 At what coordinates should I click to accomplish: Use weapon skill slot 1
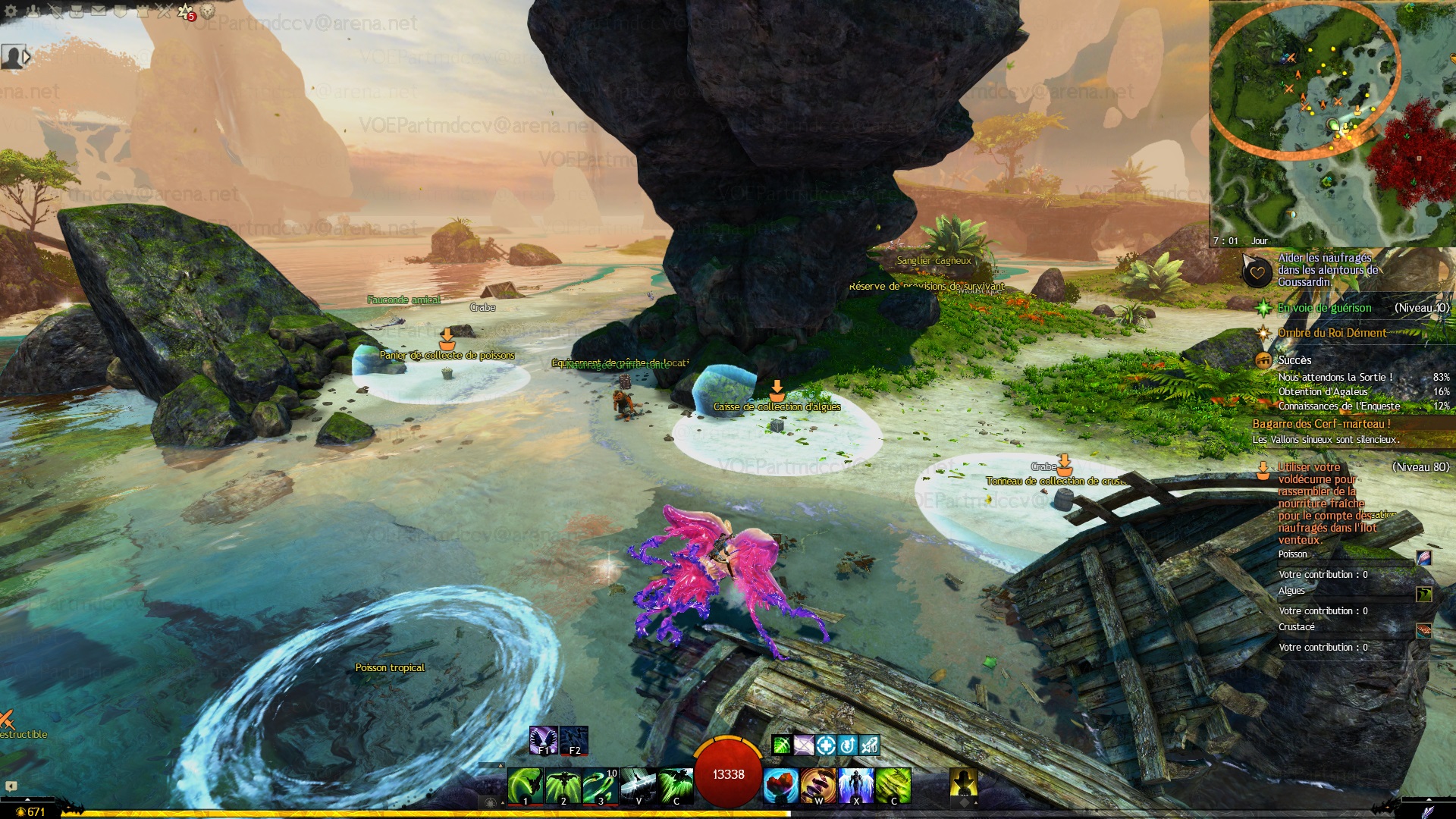click(x=525, y=786)
